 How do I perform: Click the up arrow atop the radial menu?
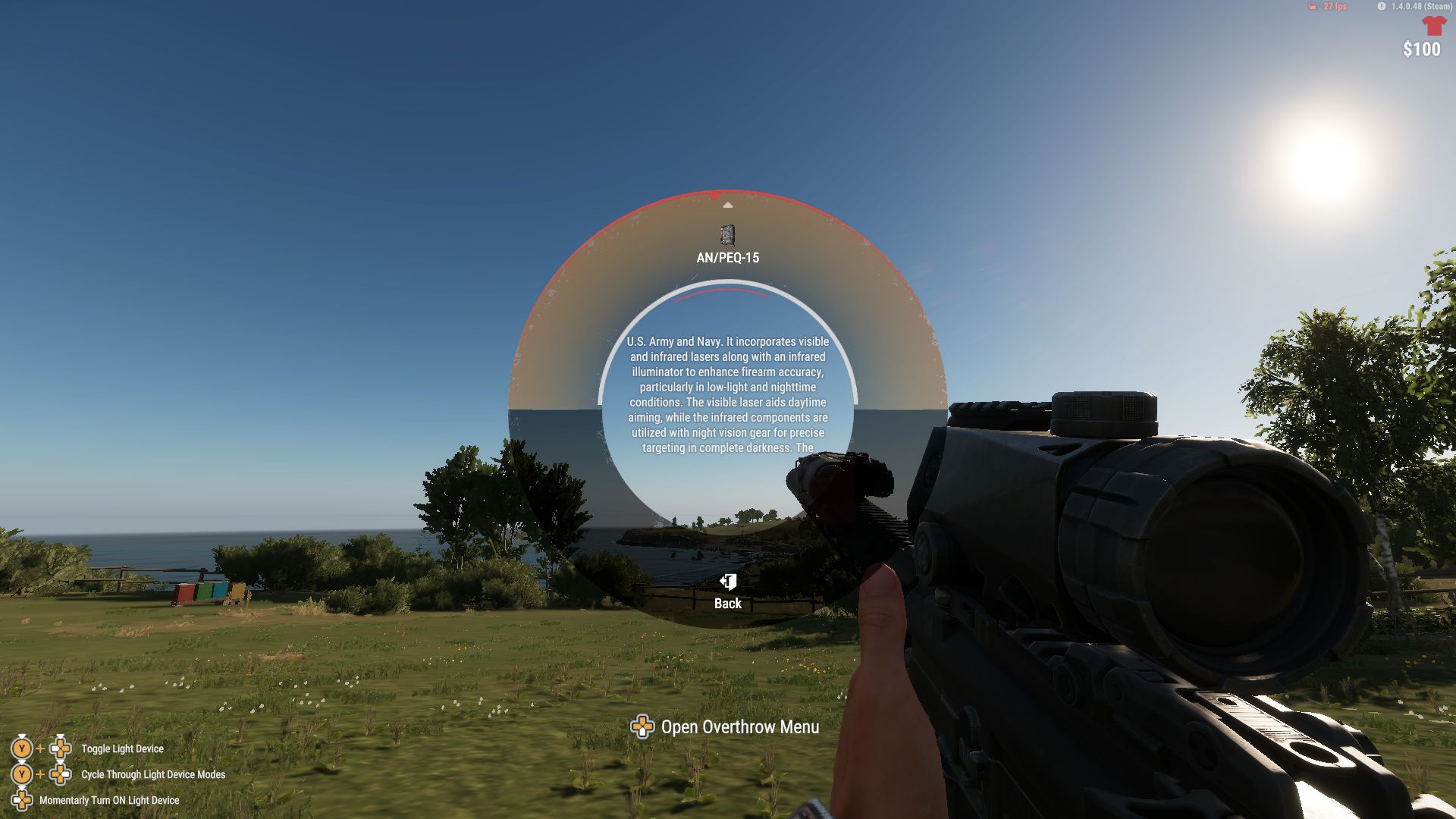tap(728, 203)
